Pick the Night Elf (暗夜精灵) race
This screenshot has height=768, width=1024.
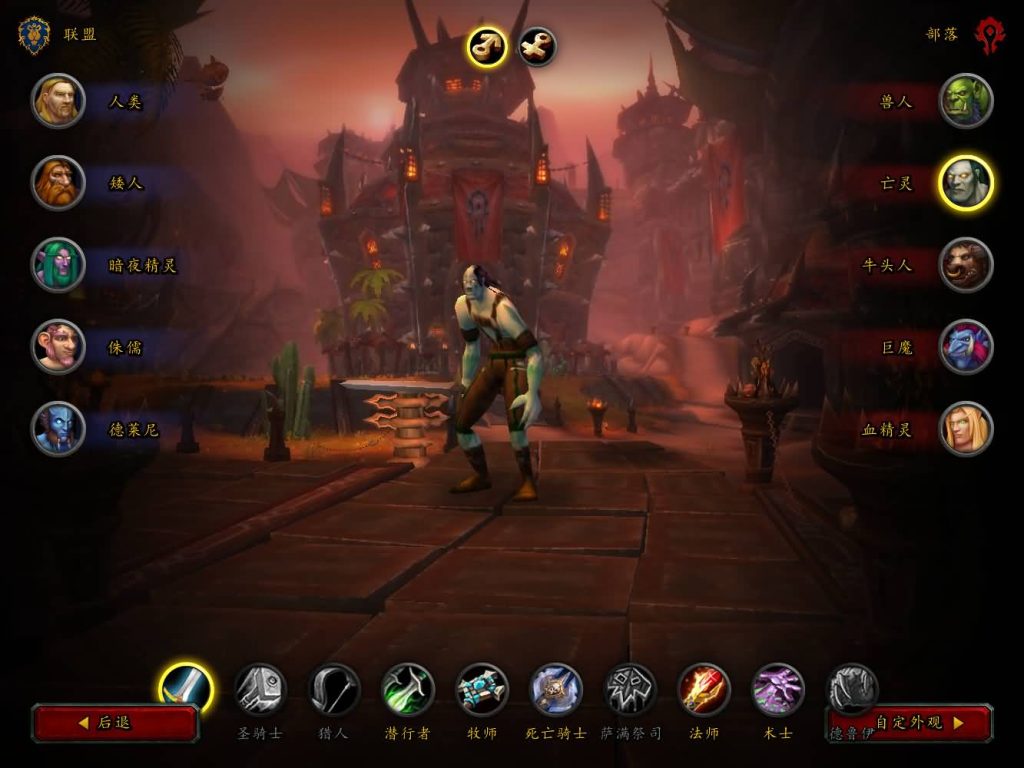58,265
